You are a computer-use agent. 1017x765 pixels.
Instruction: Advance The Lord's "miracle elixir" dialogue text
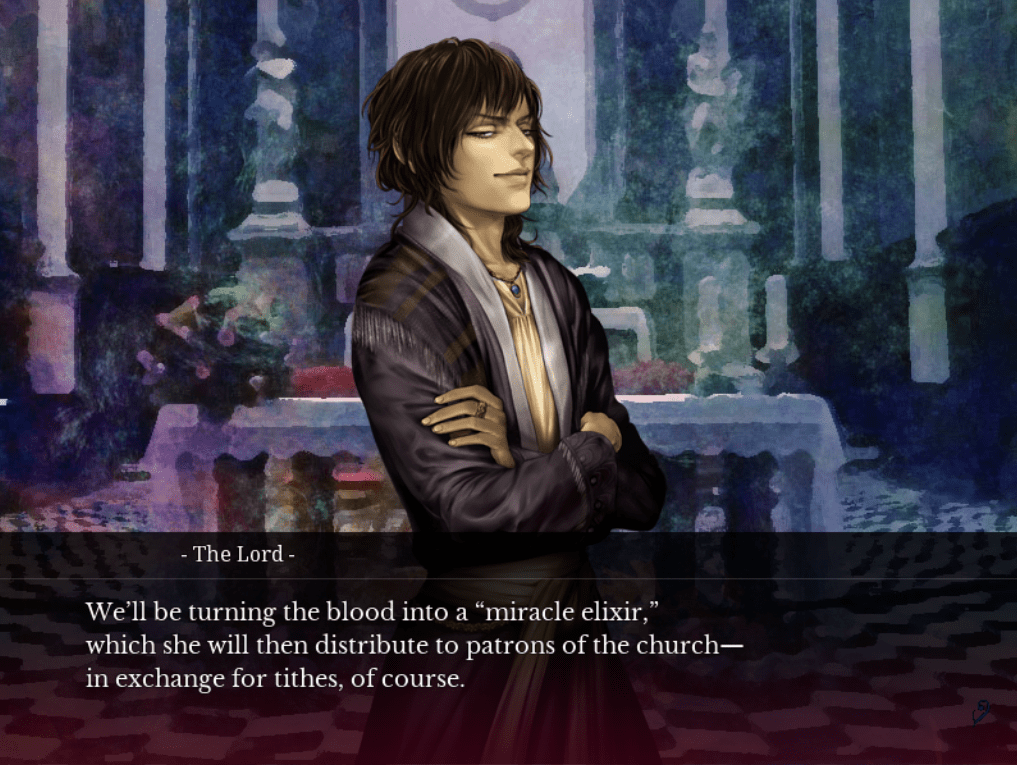pos(414,645)
